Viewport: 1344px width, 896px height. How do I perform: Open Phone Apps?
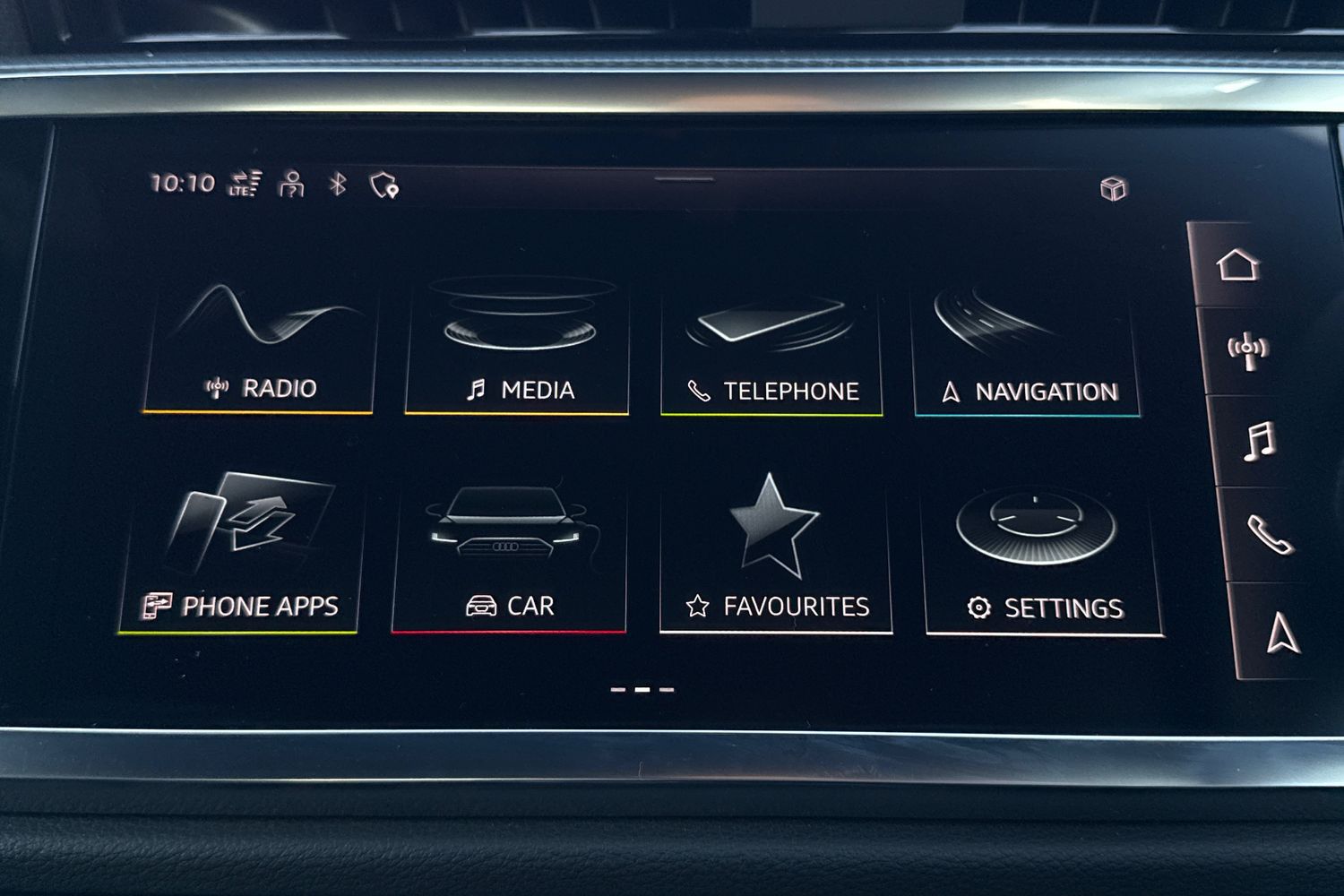240,556
